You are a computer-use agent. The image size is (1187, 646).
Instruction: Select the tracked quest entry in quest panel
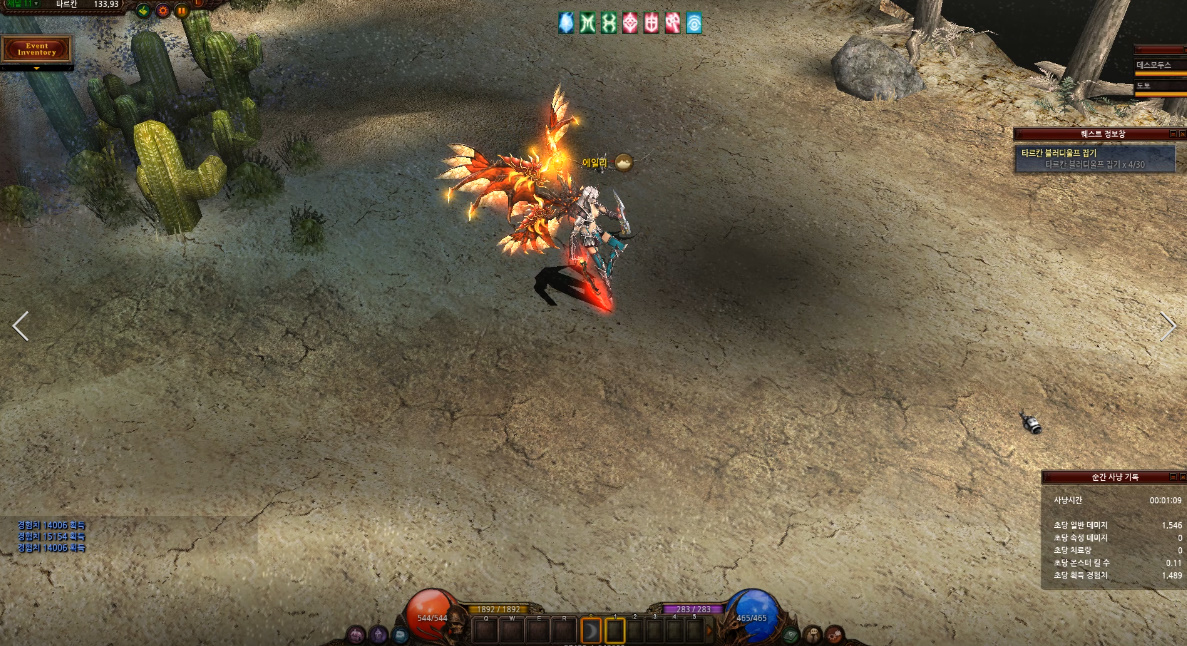(x=1094, y=158)
